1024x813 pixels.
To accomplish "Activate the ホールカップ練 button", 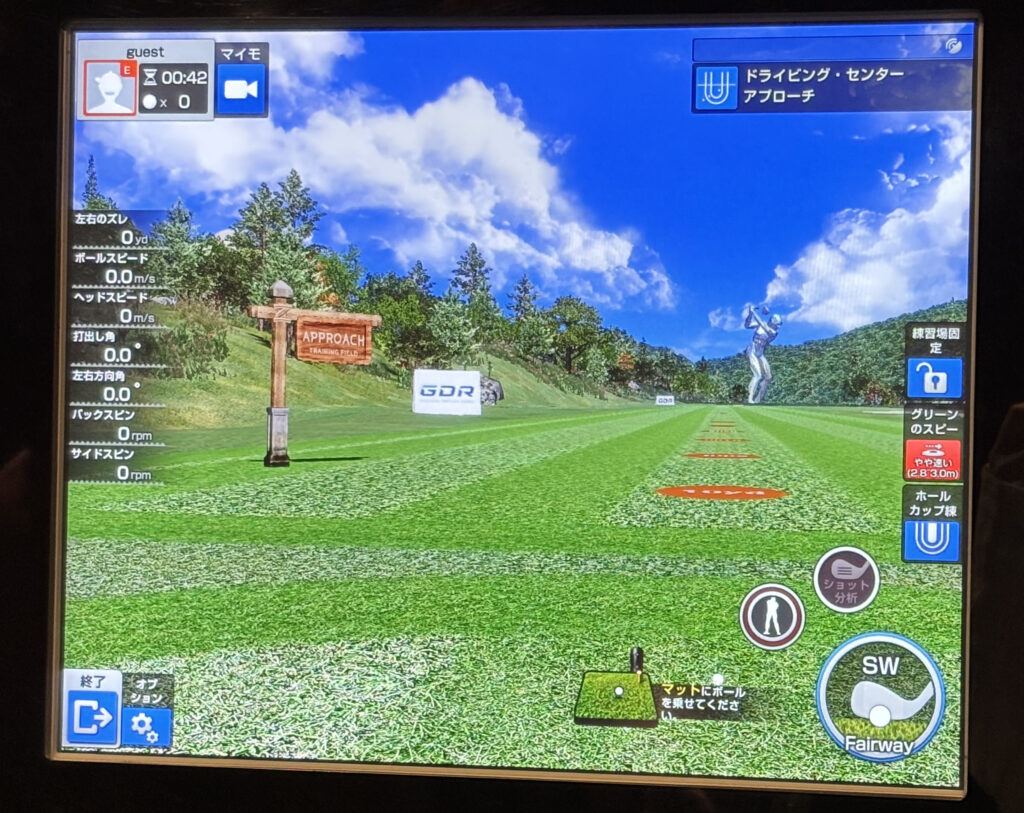I will point(931,538).
